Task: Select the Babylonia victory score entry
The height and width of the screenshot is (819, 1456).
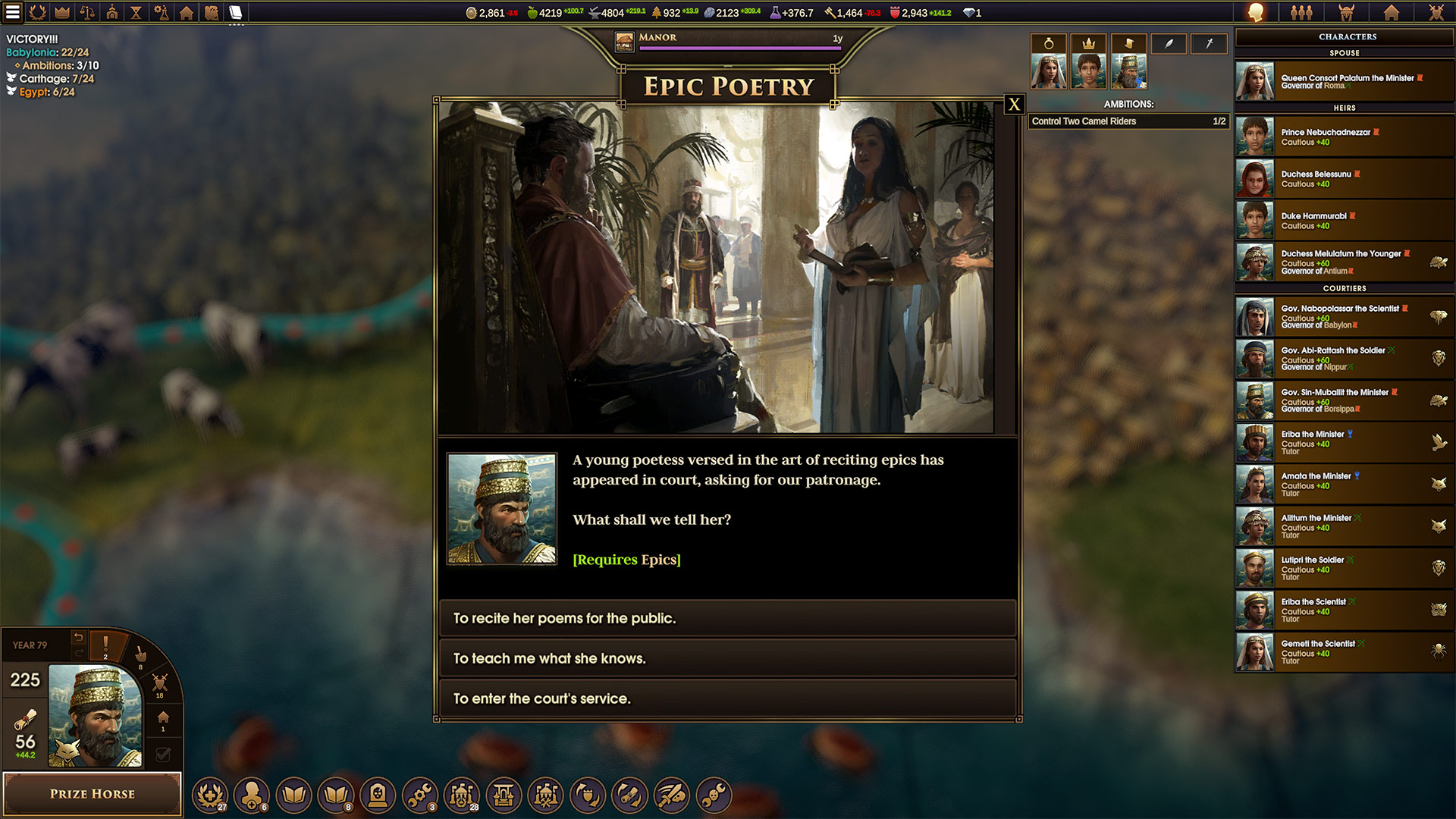Action: pyautogui.click(x=47, y=52)
